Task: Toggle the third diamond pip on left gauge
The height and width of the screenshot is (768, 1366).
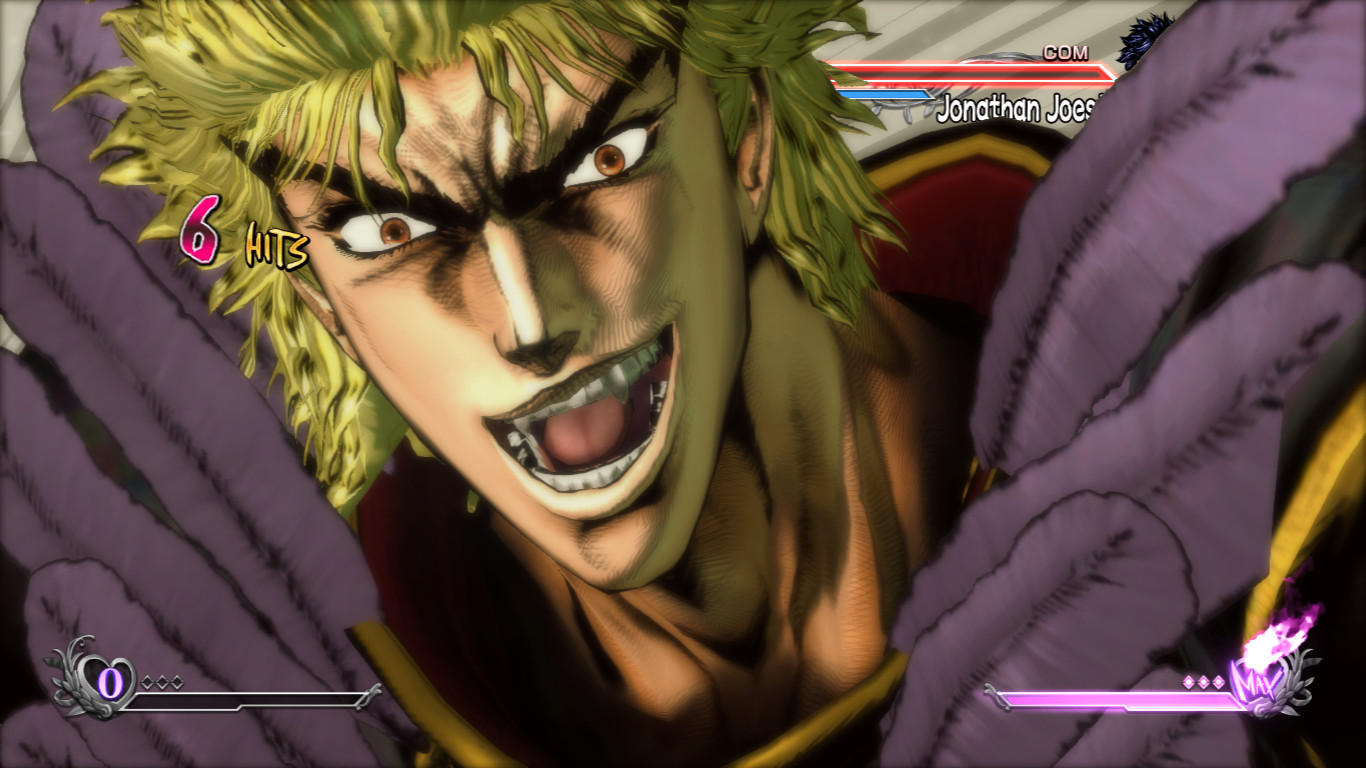Action: pyautogui.click(x=177, y=683)
